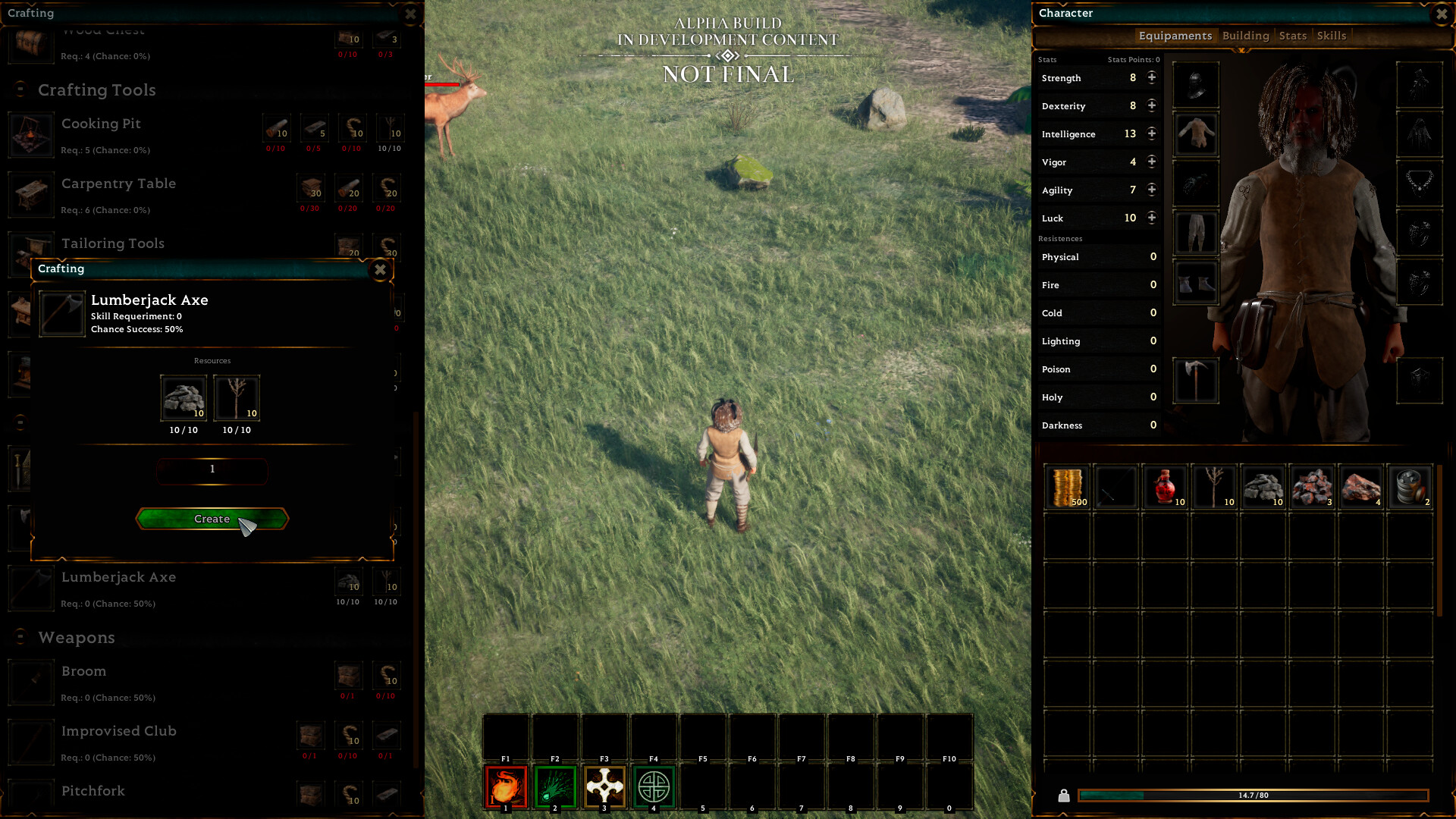The image size is (1456, 819).
Task: Select the stone pile in the inventory
Action: pyautogui.click(x=1263, y=486)
